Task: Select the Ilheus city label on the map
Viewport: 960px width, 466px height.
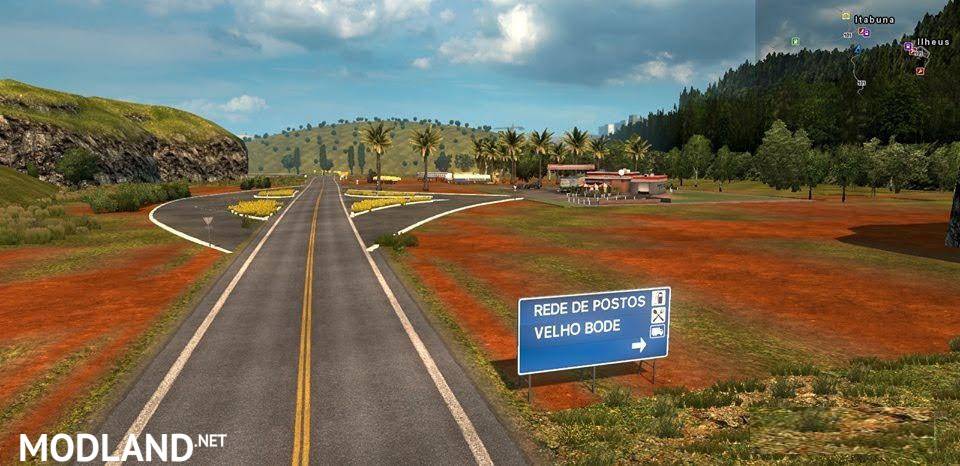Action: click(x=931, y=42)
